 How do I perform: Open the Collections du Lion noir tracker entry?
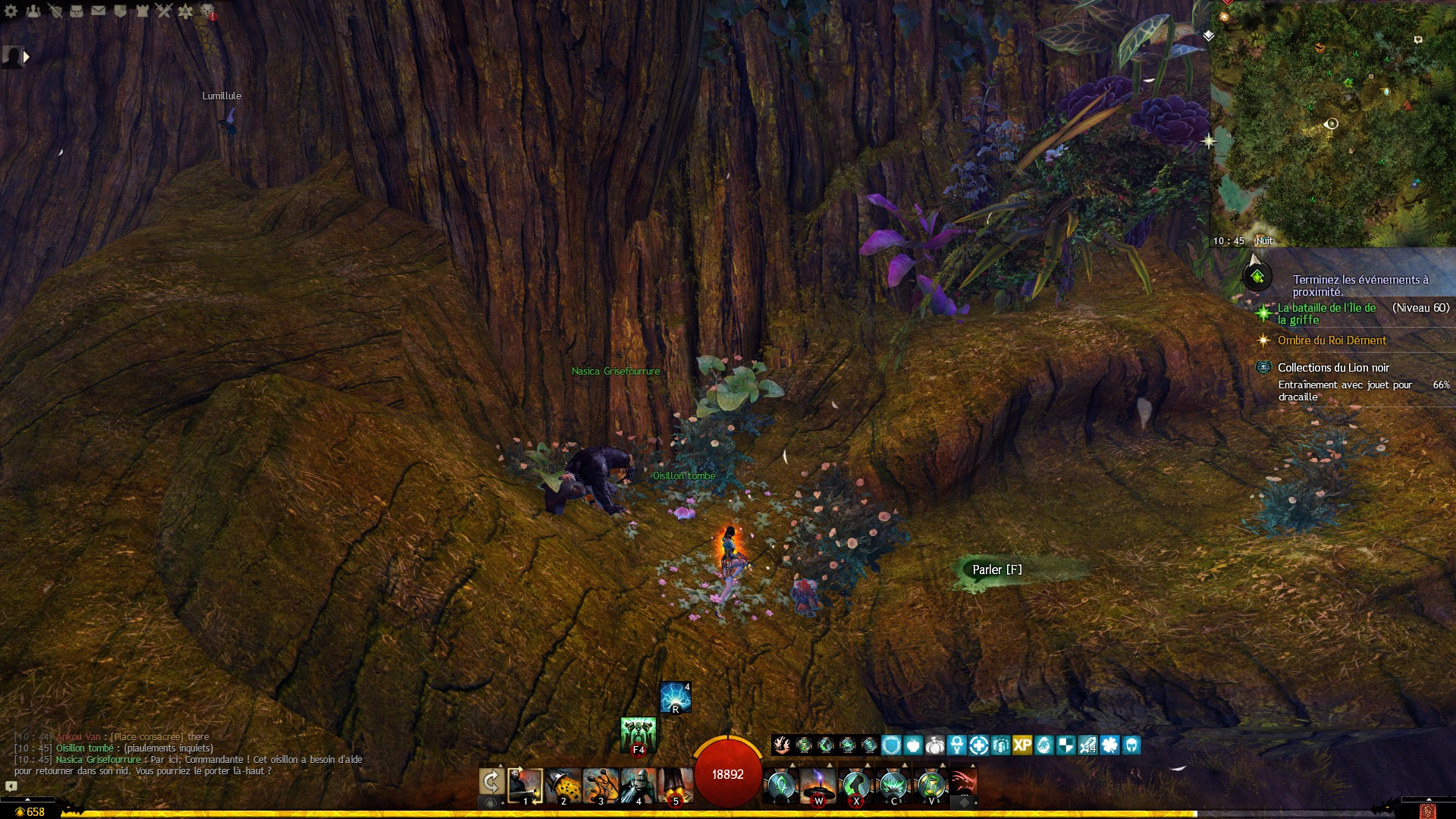(x=1333, y=368)
